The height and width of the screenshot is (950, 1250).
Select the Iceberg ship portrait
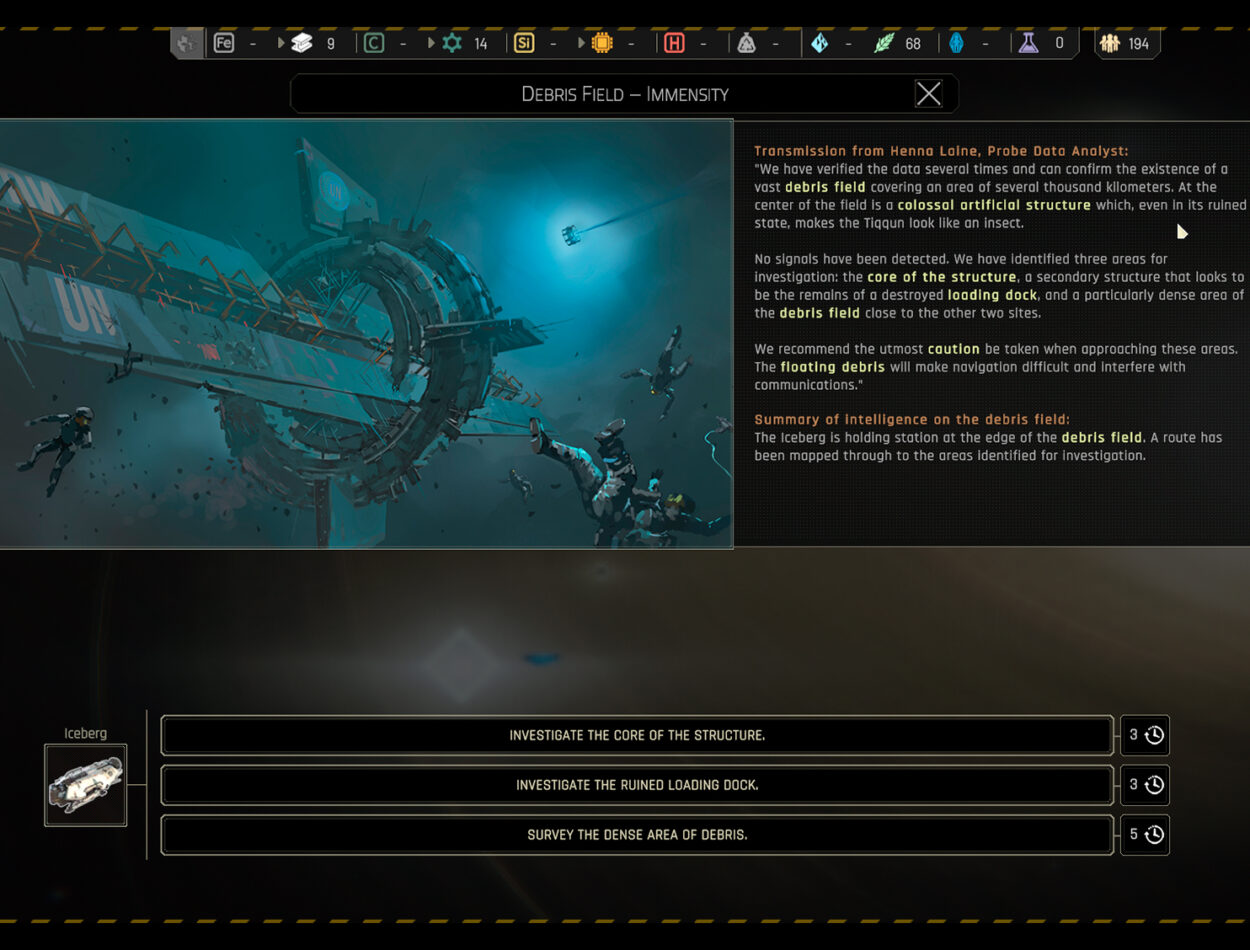tap(86, 785)
